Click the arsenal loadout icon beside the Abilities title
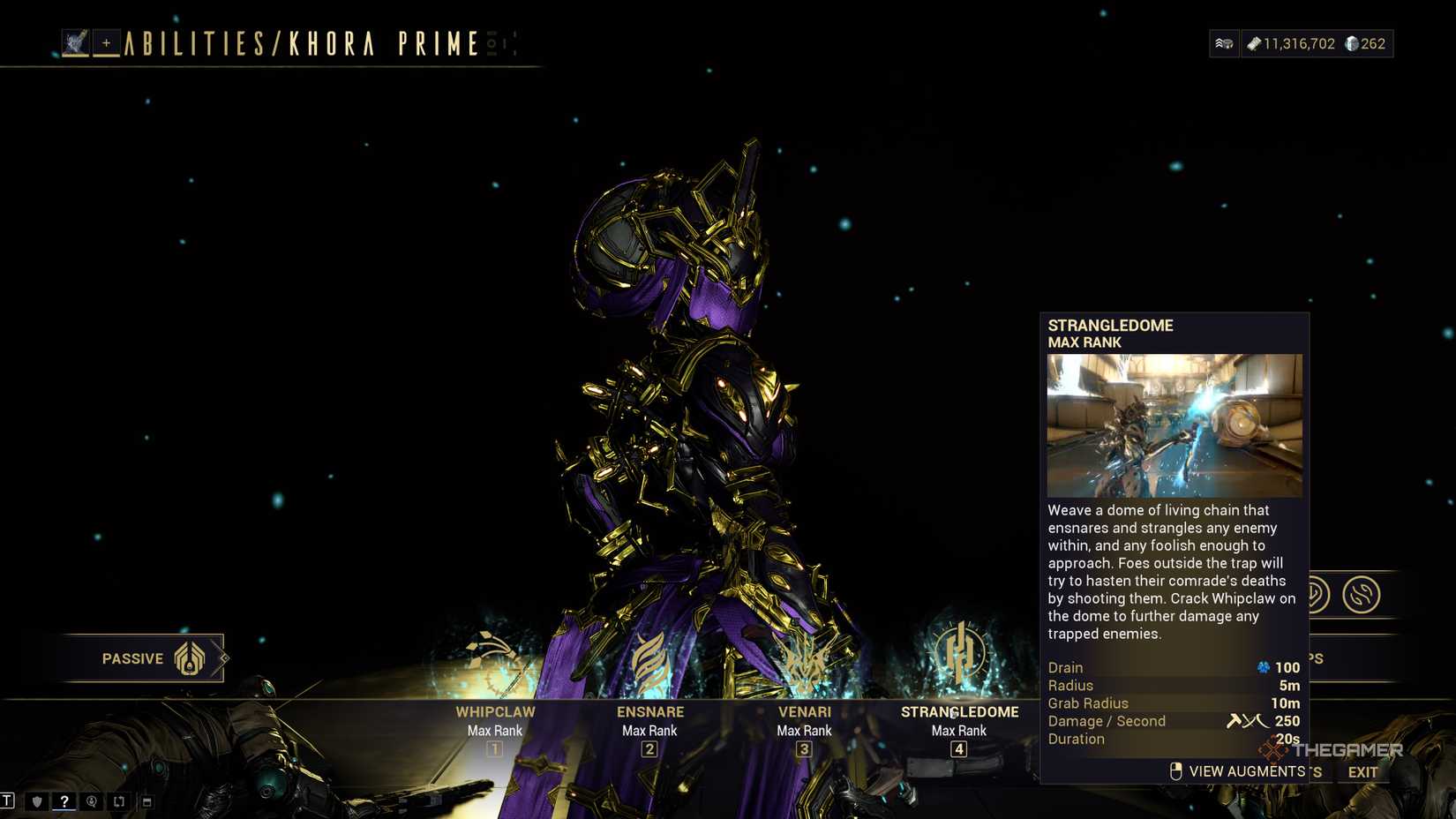This screenshot has width=1456, height=819. (76, 41)
